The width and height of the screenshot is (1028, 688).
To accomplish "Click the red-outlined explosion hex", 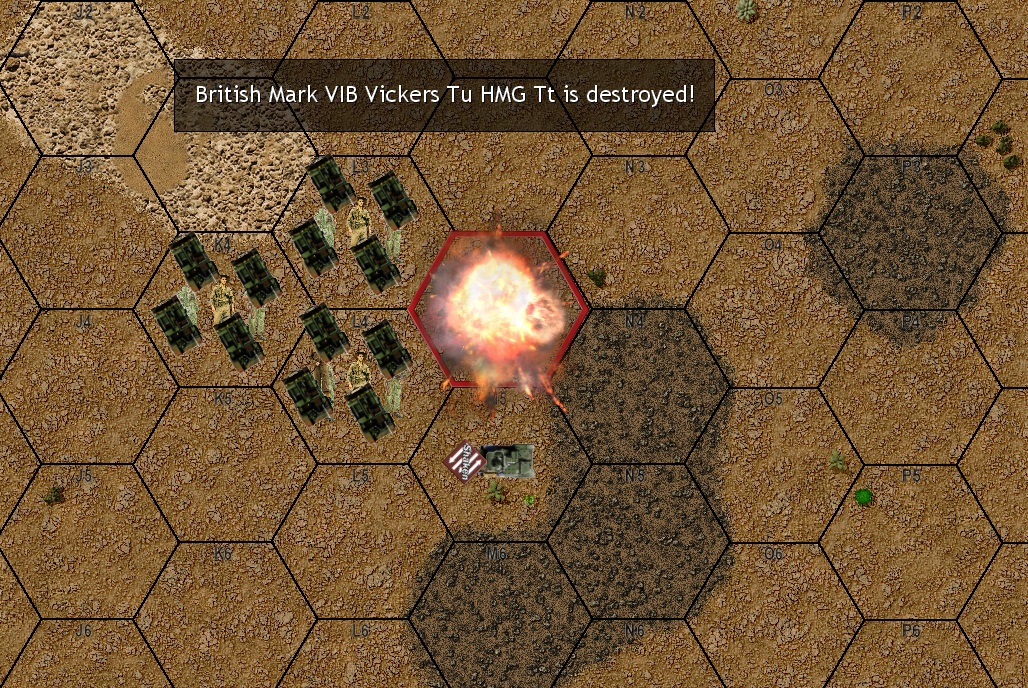I will click(497, 308).
